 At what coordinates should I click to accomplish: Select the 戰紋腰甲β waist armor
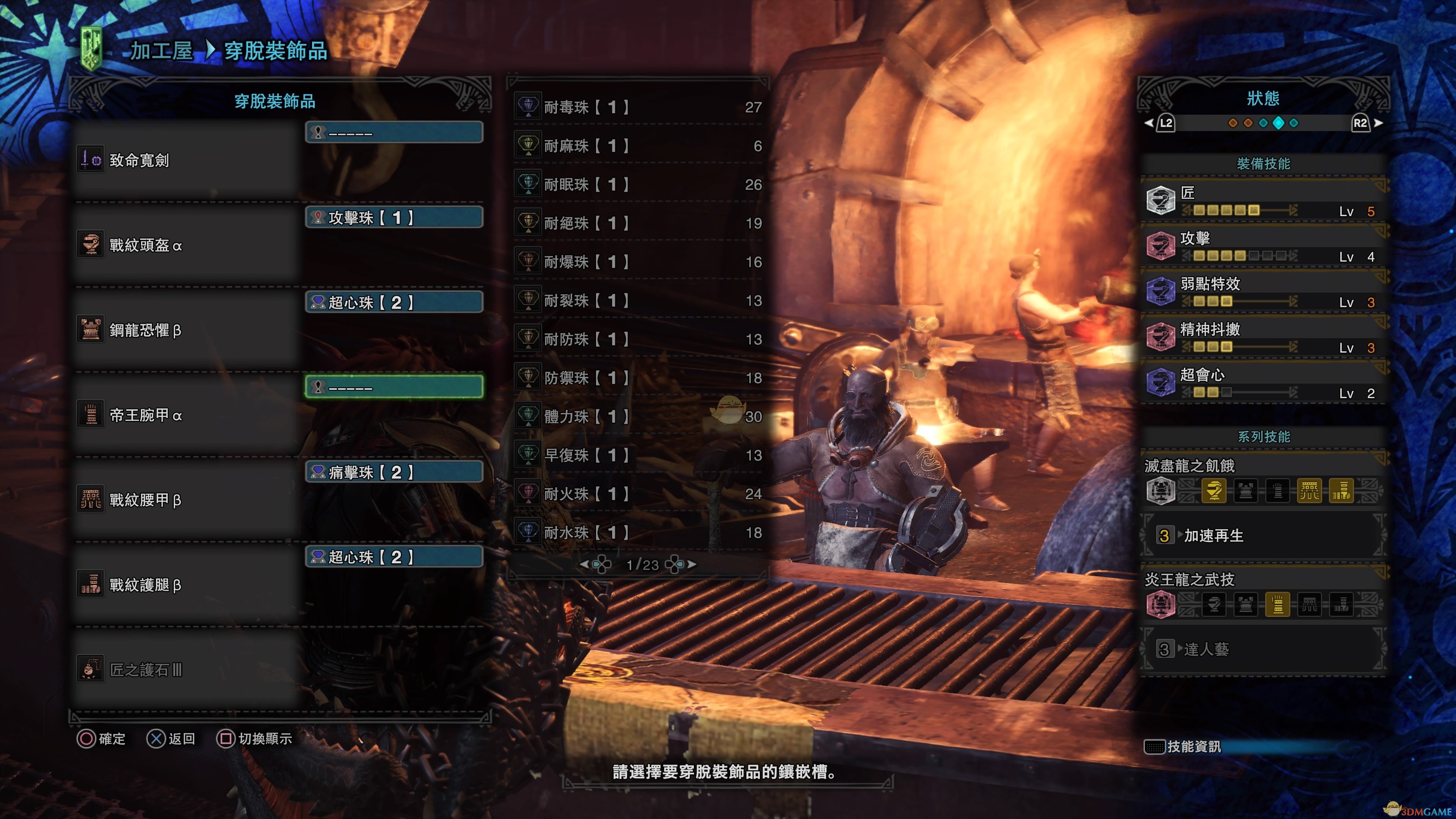tap(187, 500)
